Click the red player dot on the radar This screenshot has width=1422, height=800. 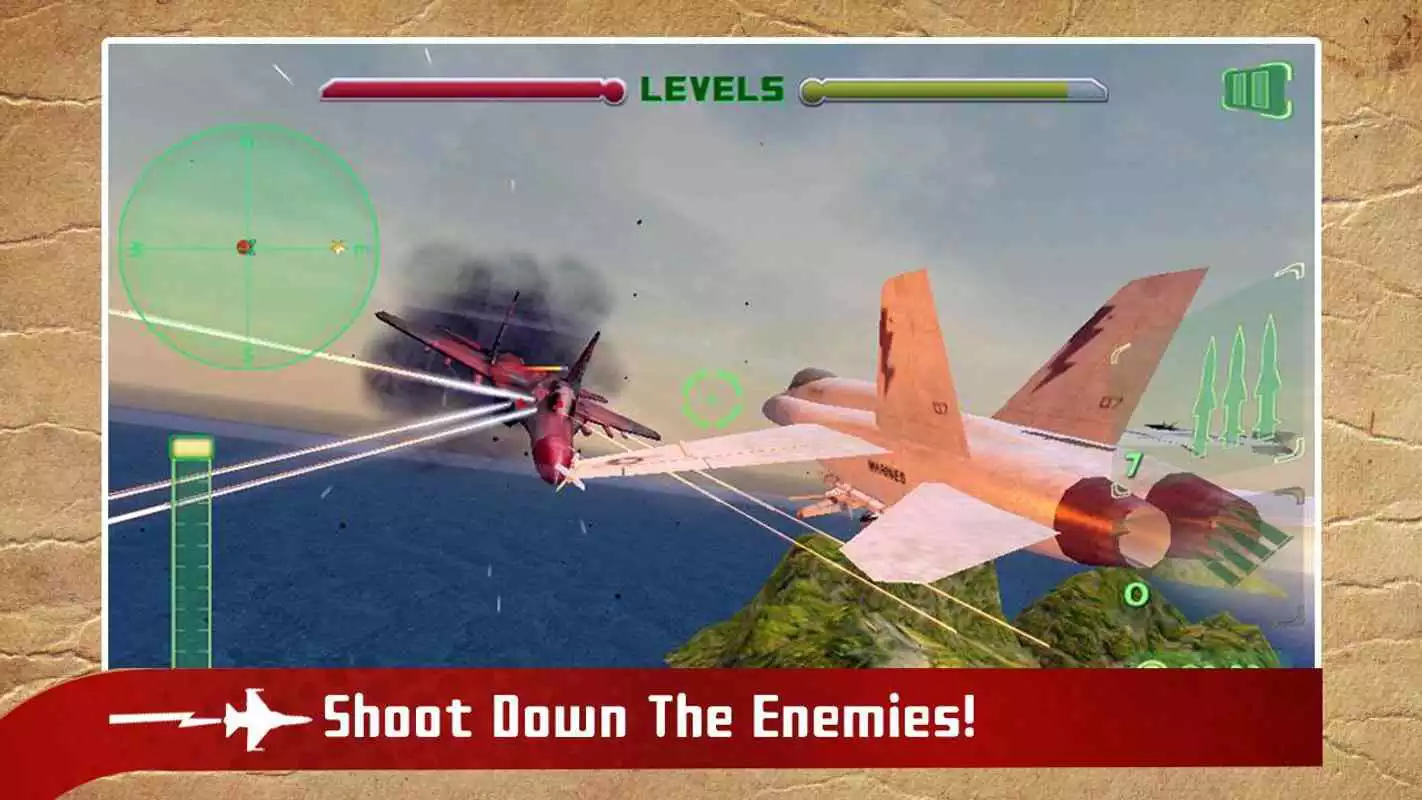(x=243, y=247)
